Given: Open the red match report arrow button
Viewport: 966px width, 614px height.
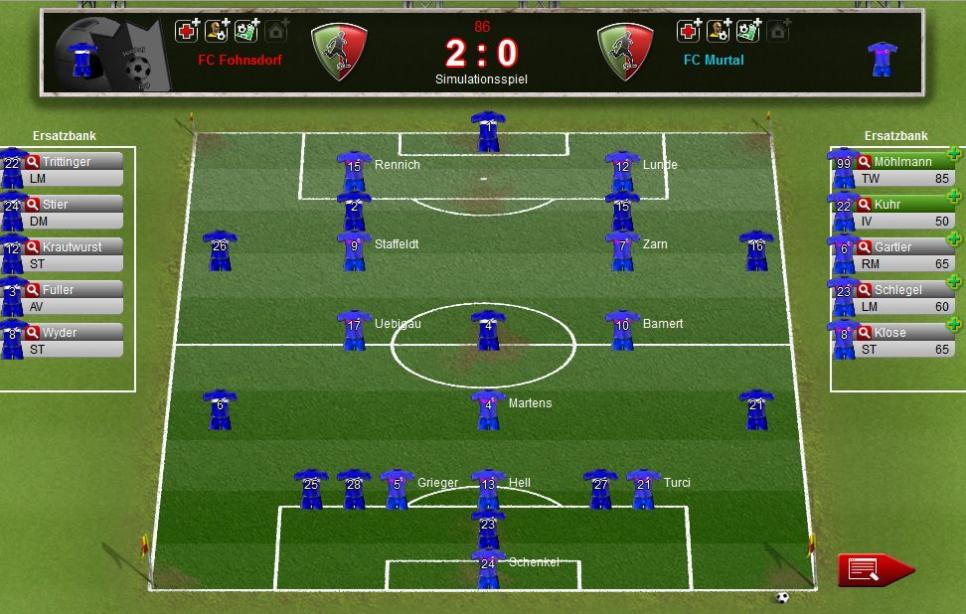Looking at the screenshot, I should click(x=875, y=570).
